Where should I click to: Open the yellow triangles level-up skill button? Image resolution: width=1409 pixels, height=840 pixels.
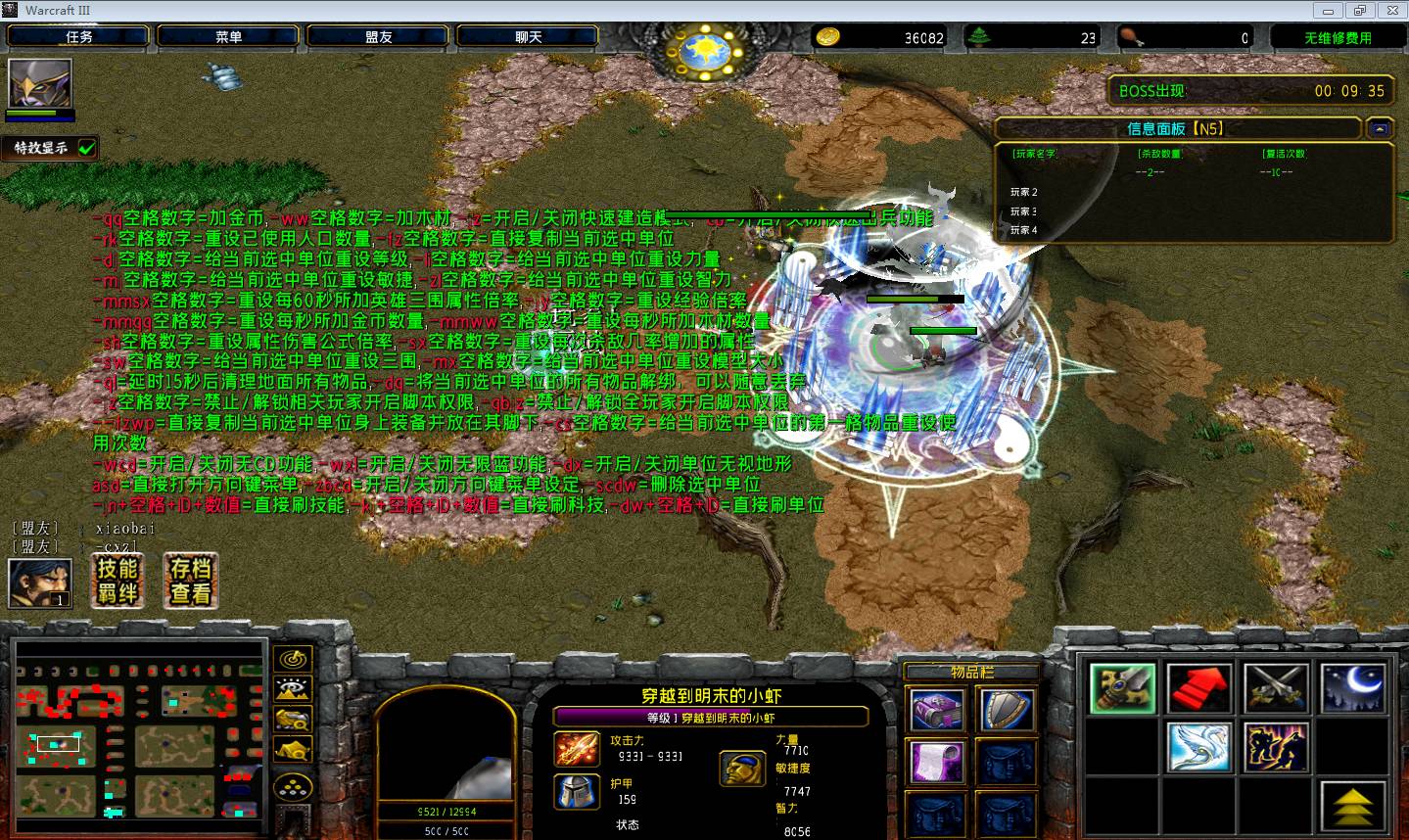tap(1353, 807)
